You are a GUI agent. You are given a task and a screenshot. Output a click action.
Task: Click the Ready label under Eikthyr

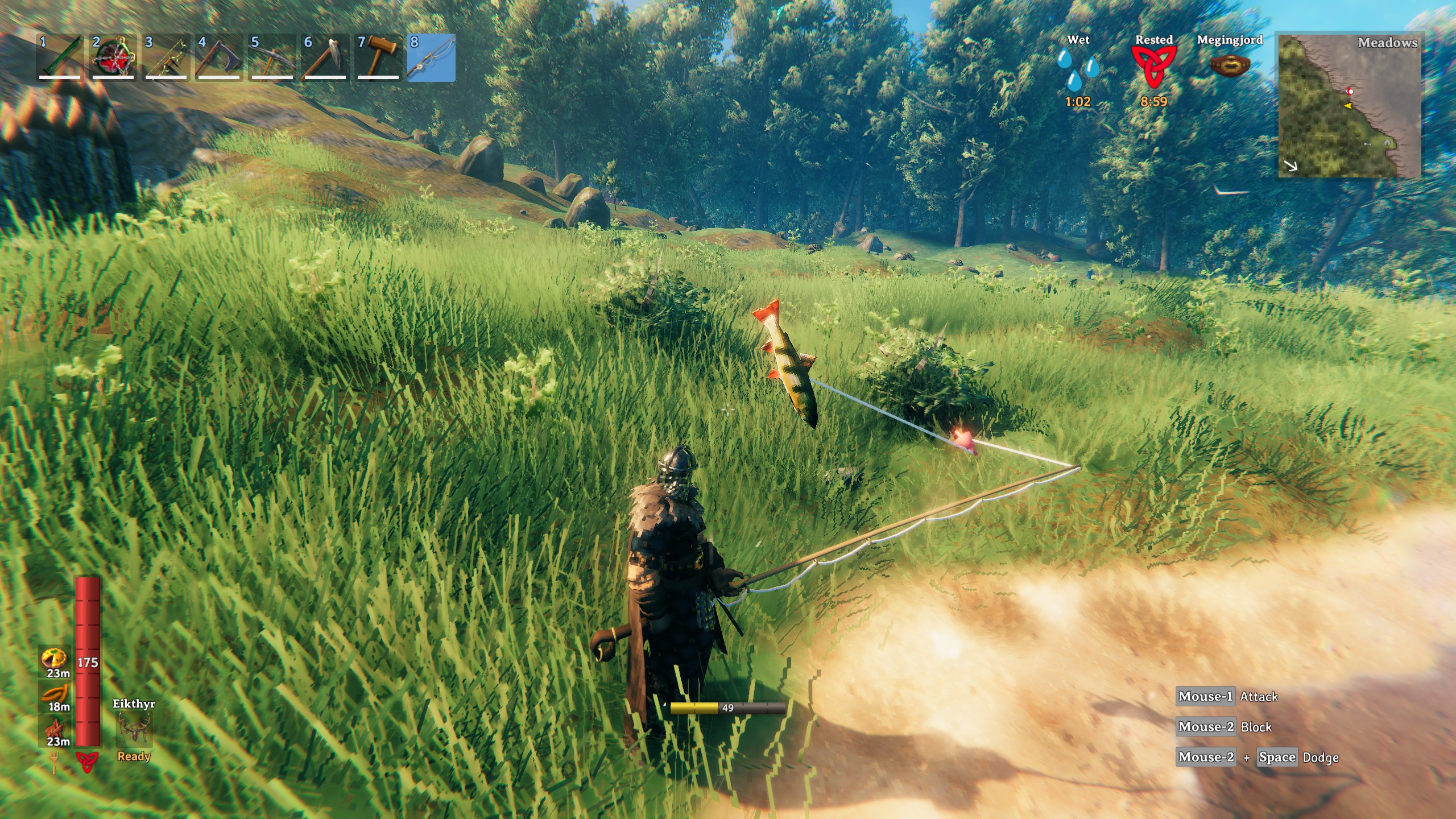[133, 756]
